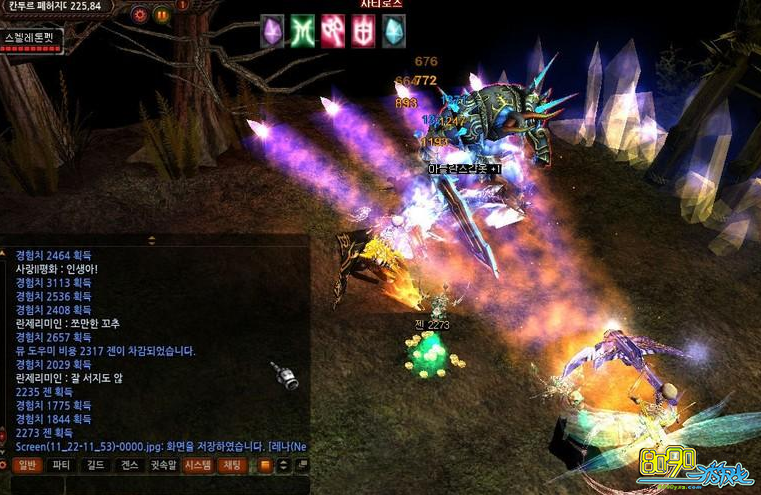The image size is (761, 495).
Task: Switch to the 귓속말 whisper tab
Action: (x=164, y=465)
